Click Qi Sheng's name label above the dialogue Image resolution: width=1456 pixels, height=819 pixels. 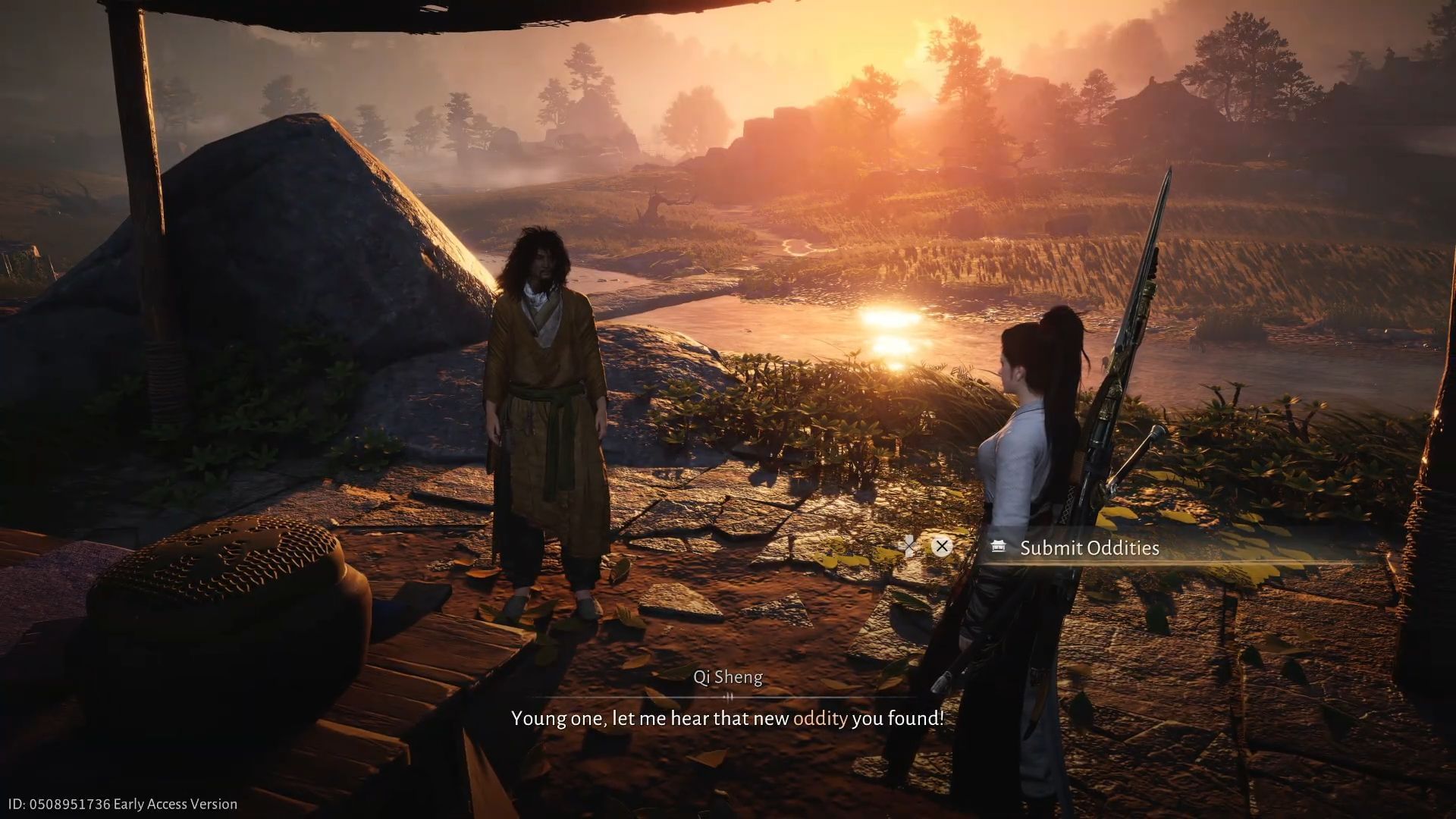point(728,677)
